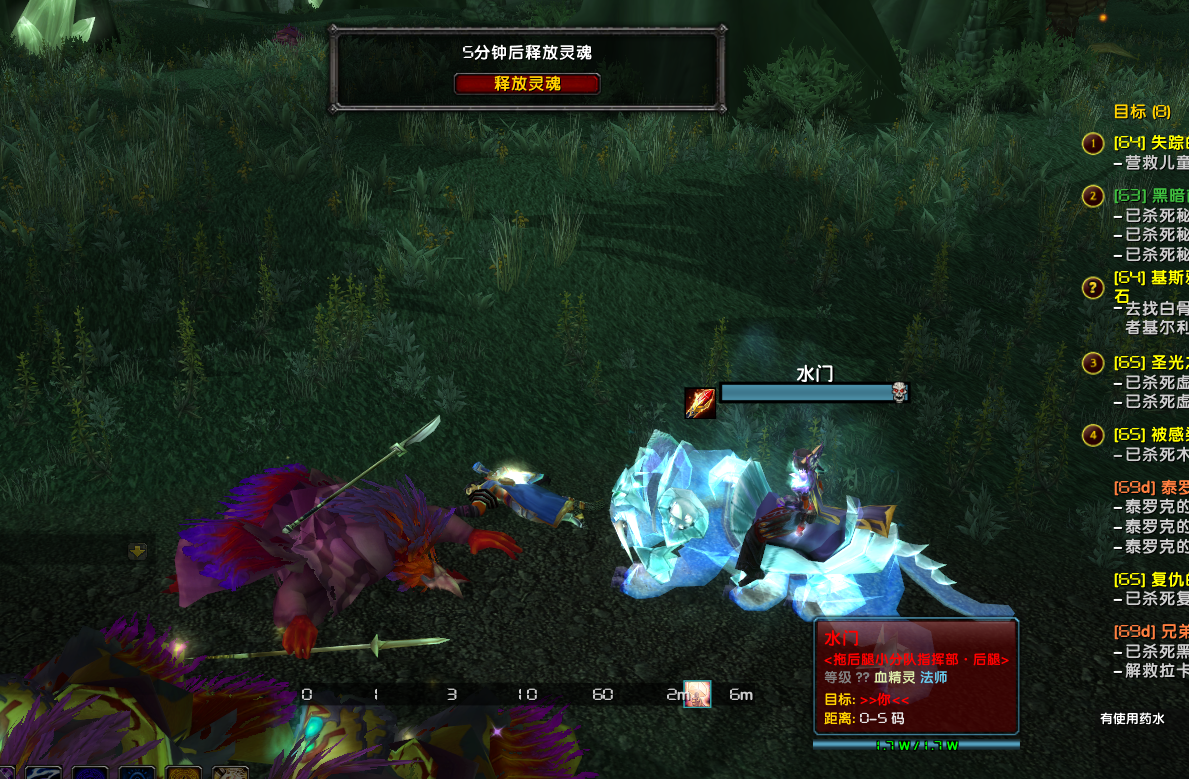
Task: Select the green level 63 quest title
Action: [1152, 195]
